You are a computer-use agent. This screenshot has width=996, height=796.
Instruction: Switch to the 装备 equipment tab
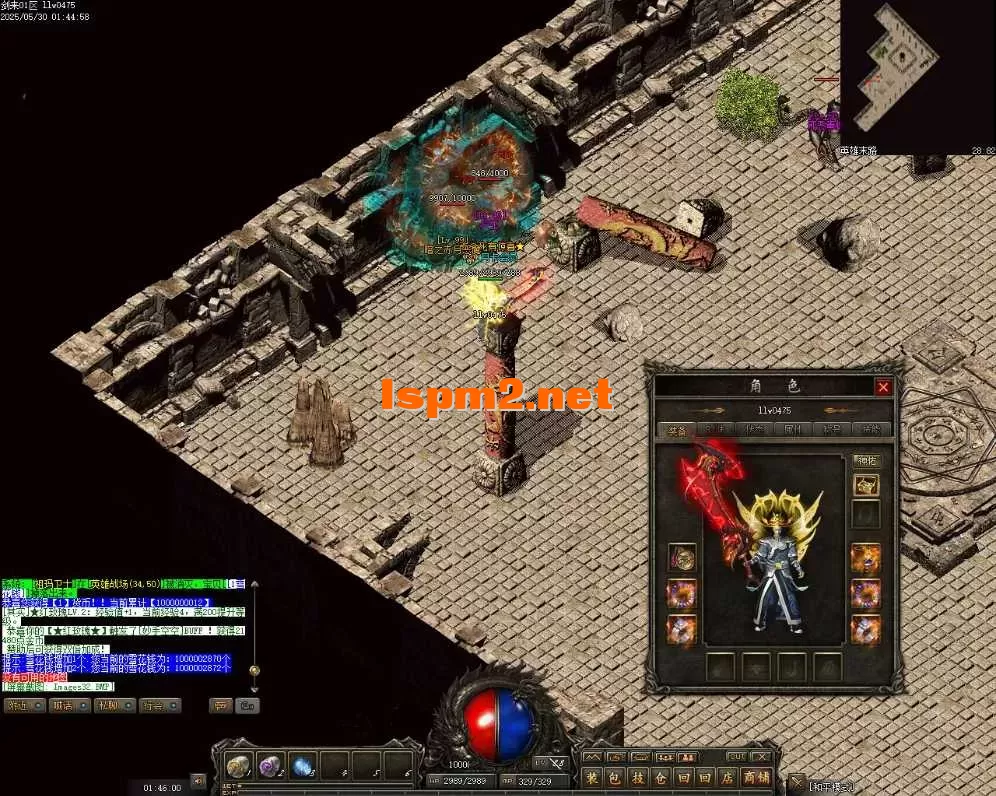(x=678, y=430)
